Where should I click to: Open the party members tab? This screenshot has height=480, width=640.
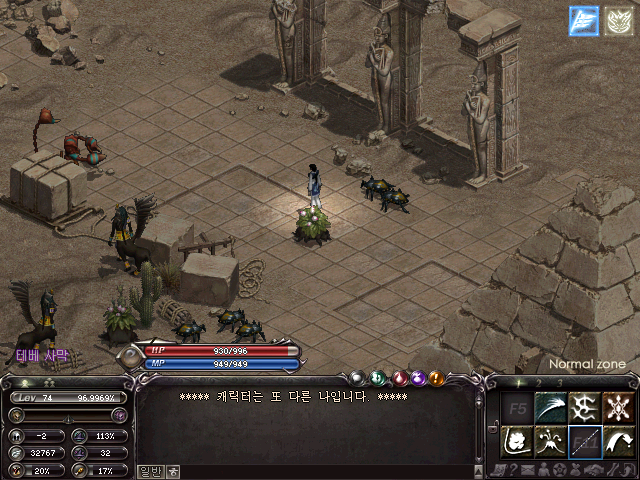point(173,470)
